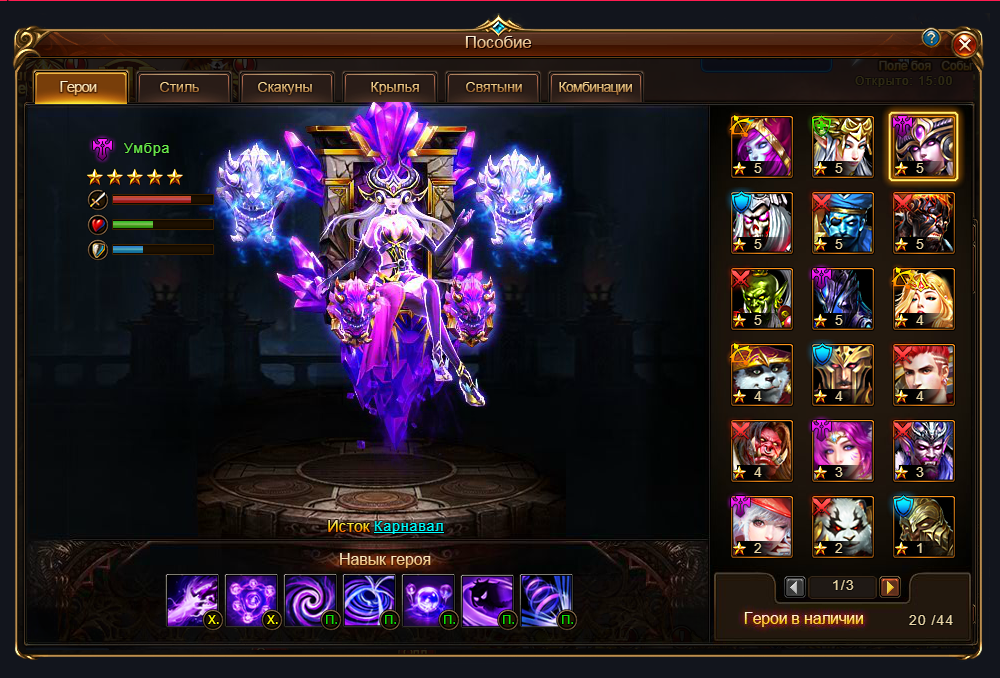Show the Святыни tab
Image resolution: width=1000 pixels, height=678 pixels.
493,87
